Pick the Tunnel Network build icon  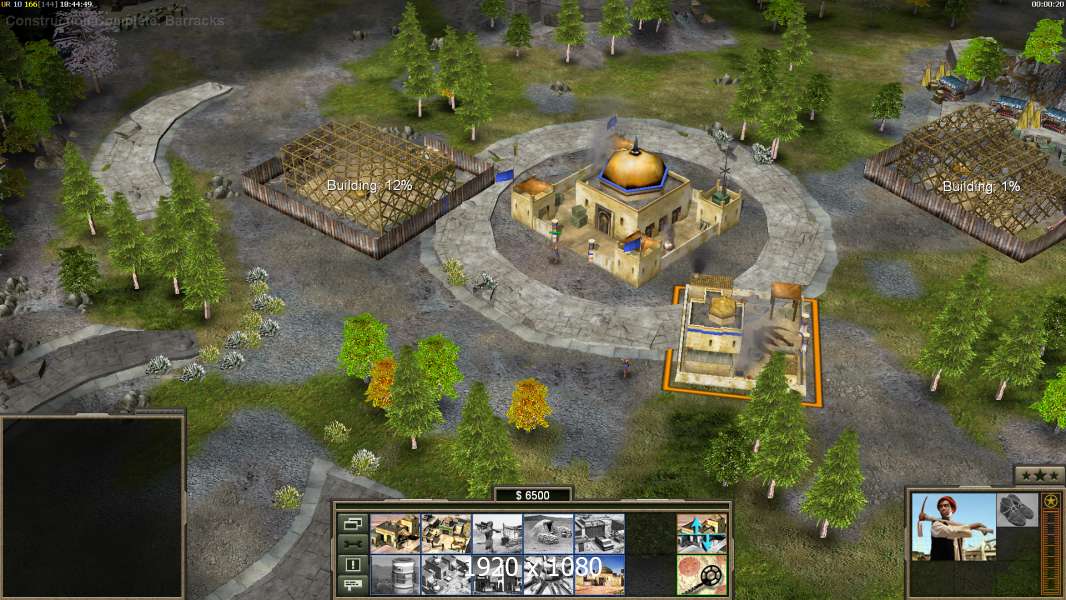[x=548, y=534]
